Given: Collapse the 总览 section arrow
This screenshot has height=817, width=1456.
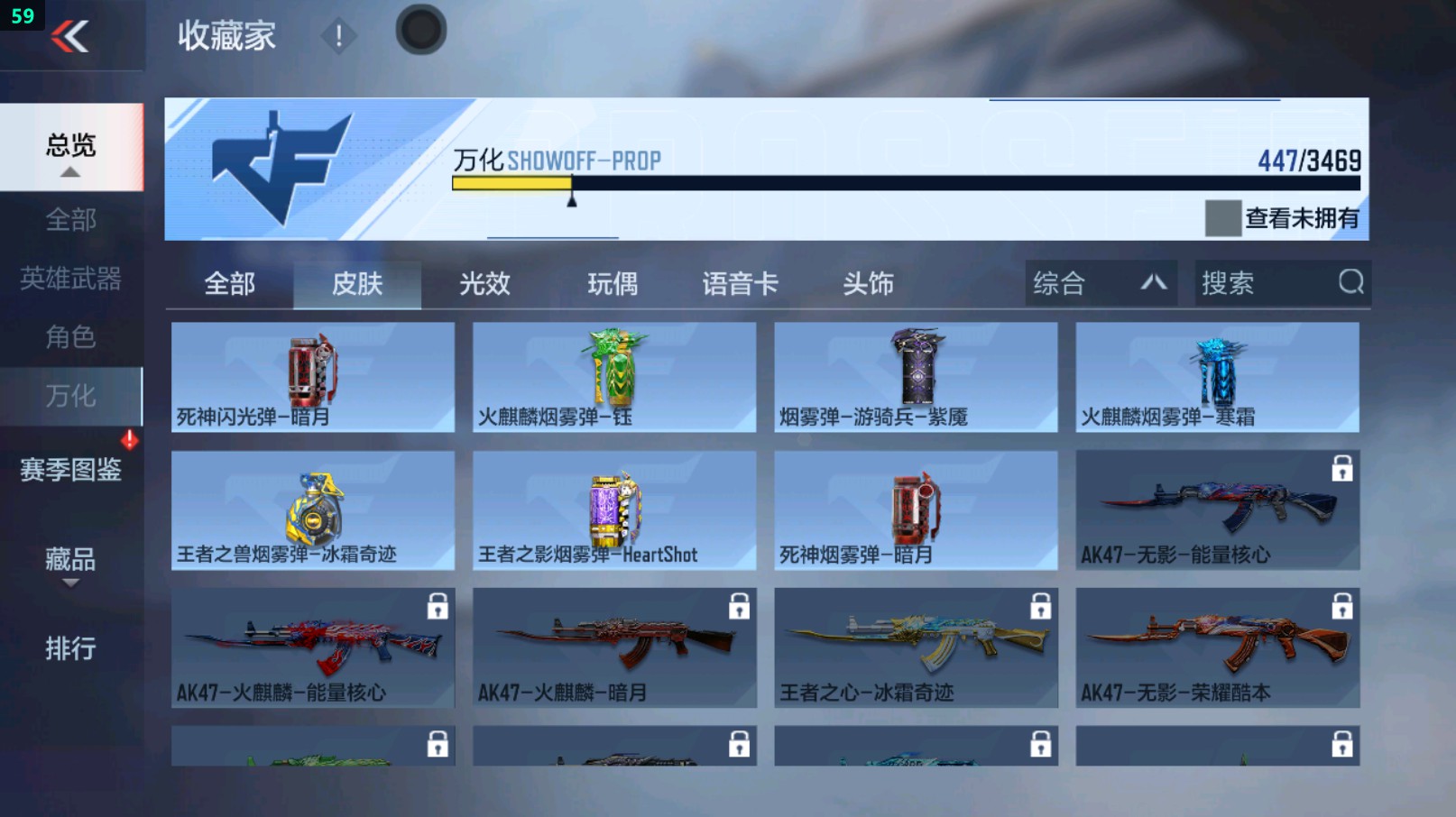Looking at the screenshot, I should point(72,172).
